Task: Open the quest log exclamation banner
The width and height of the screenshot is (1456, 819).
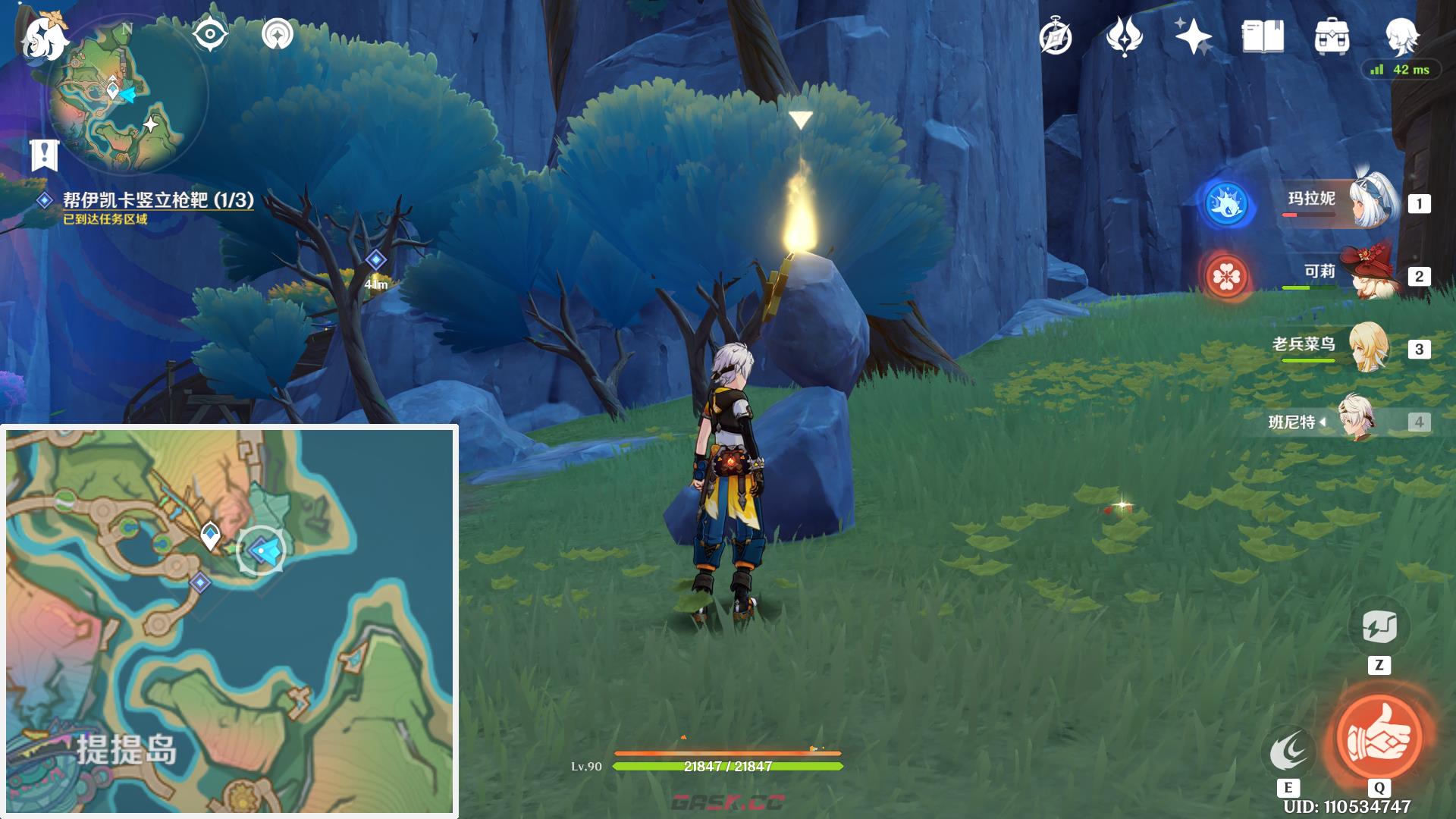Action: tap(45, 155)
